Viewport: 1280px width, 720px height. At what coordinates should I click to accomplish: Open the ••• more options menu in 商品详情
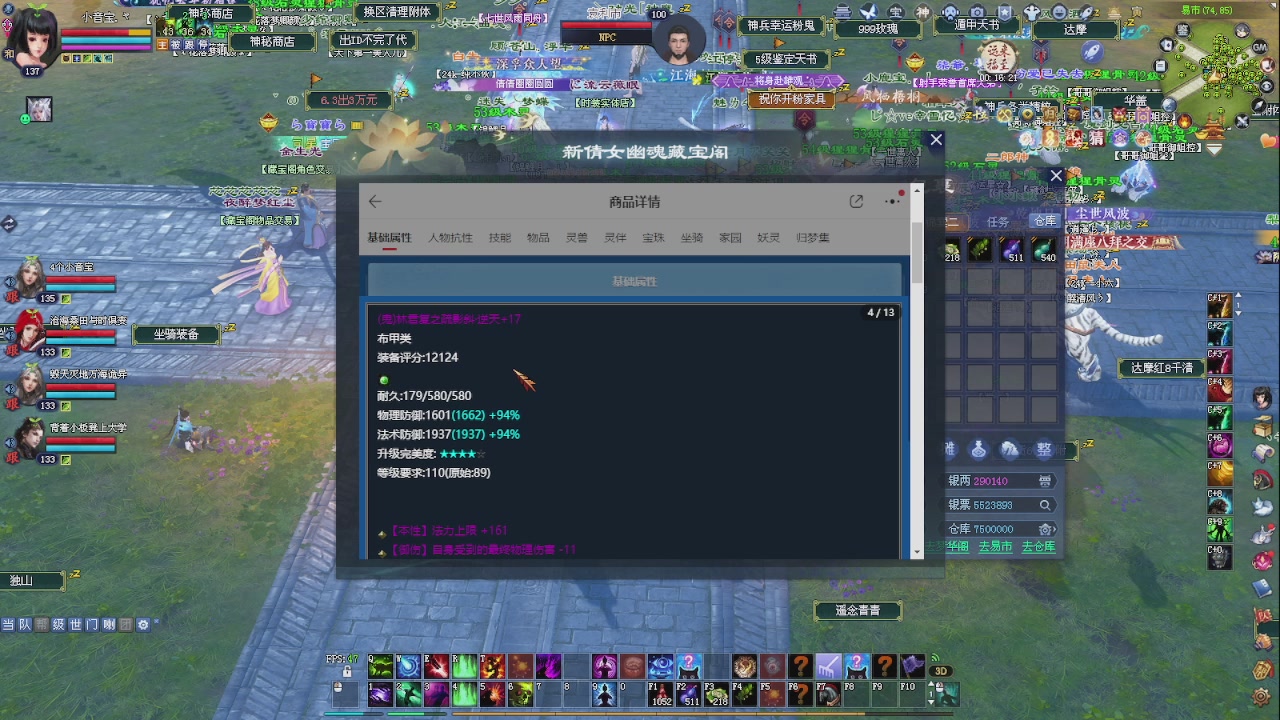[x=890, y=201]
